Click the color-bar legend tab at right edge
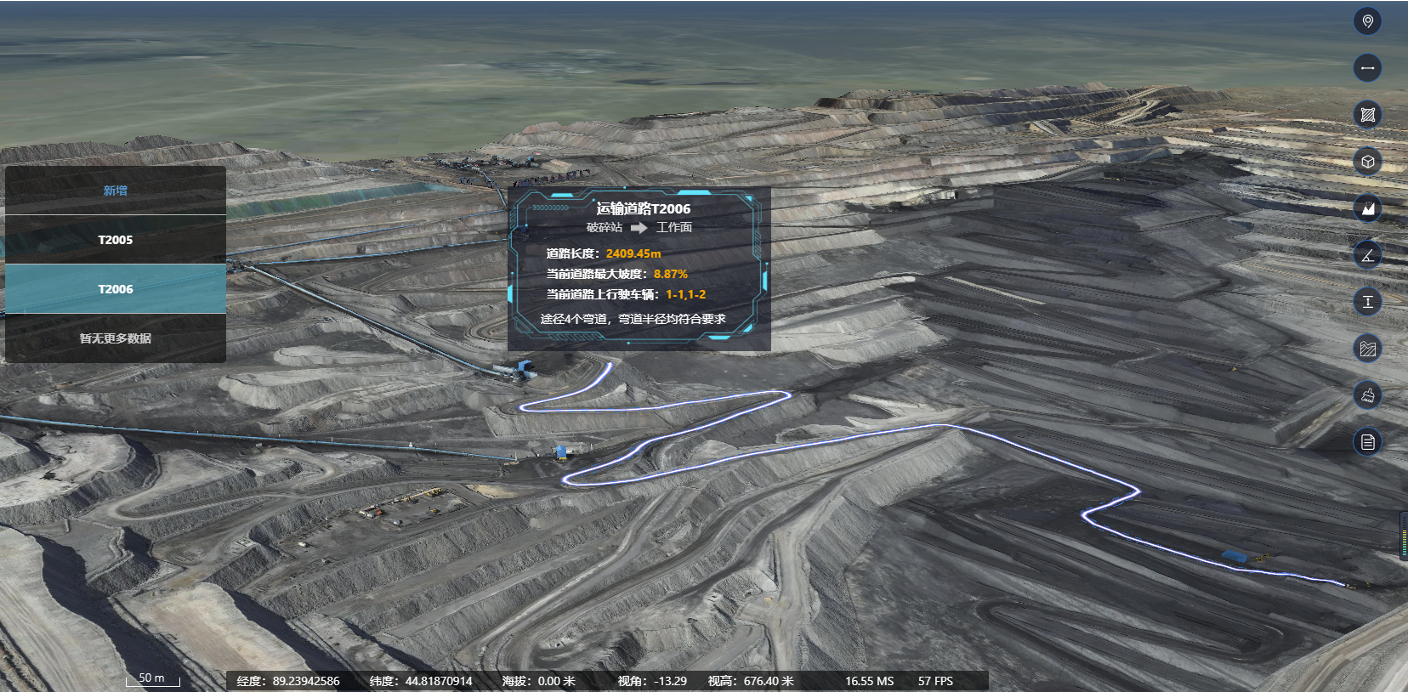 click(1403, 535)
